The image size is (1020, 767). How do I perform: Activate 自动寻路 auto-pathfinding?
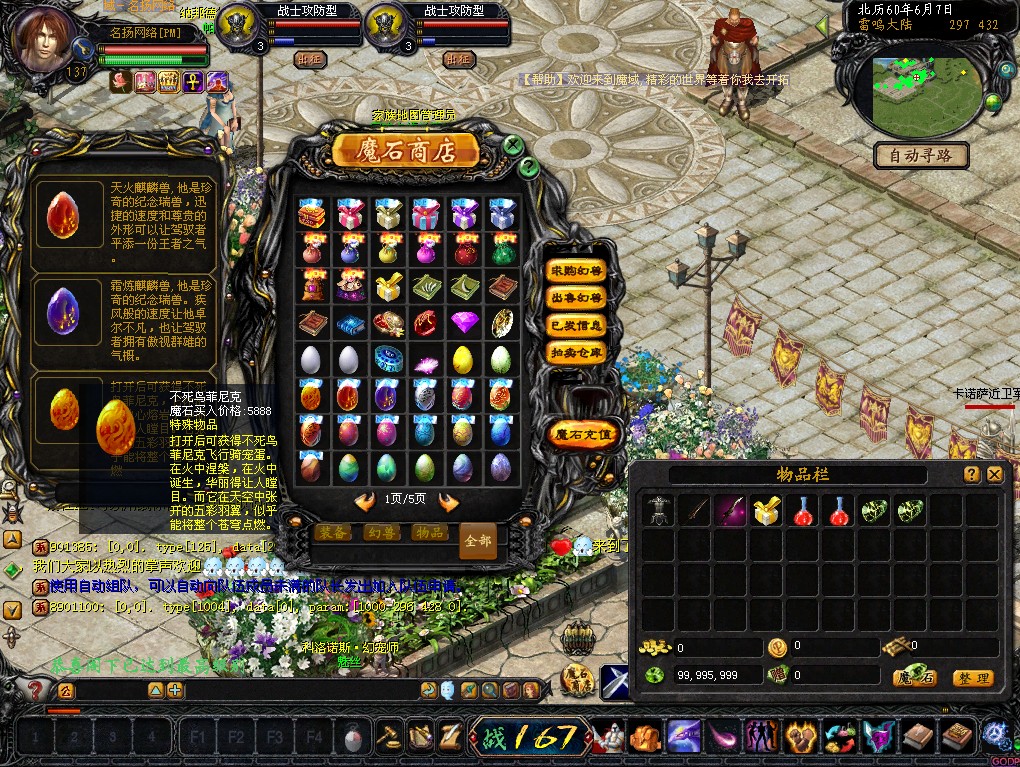(921, 155)
